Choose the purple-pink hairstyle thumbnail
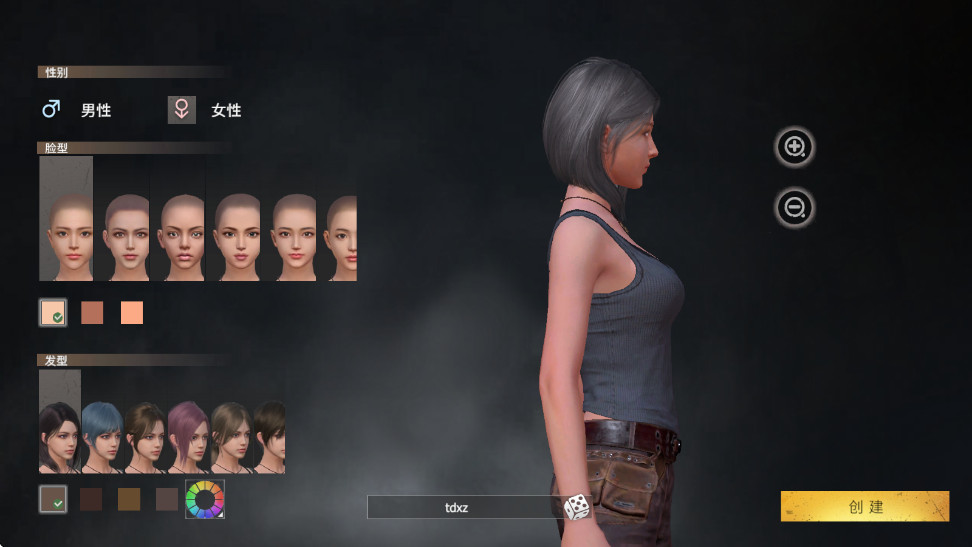The image size is (972, 547). pos(187,437)
